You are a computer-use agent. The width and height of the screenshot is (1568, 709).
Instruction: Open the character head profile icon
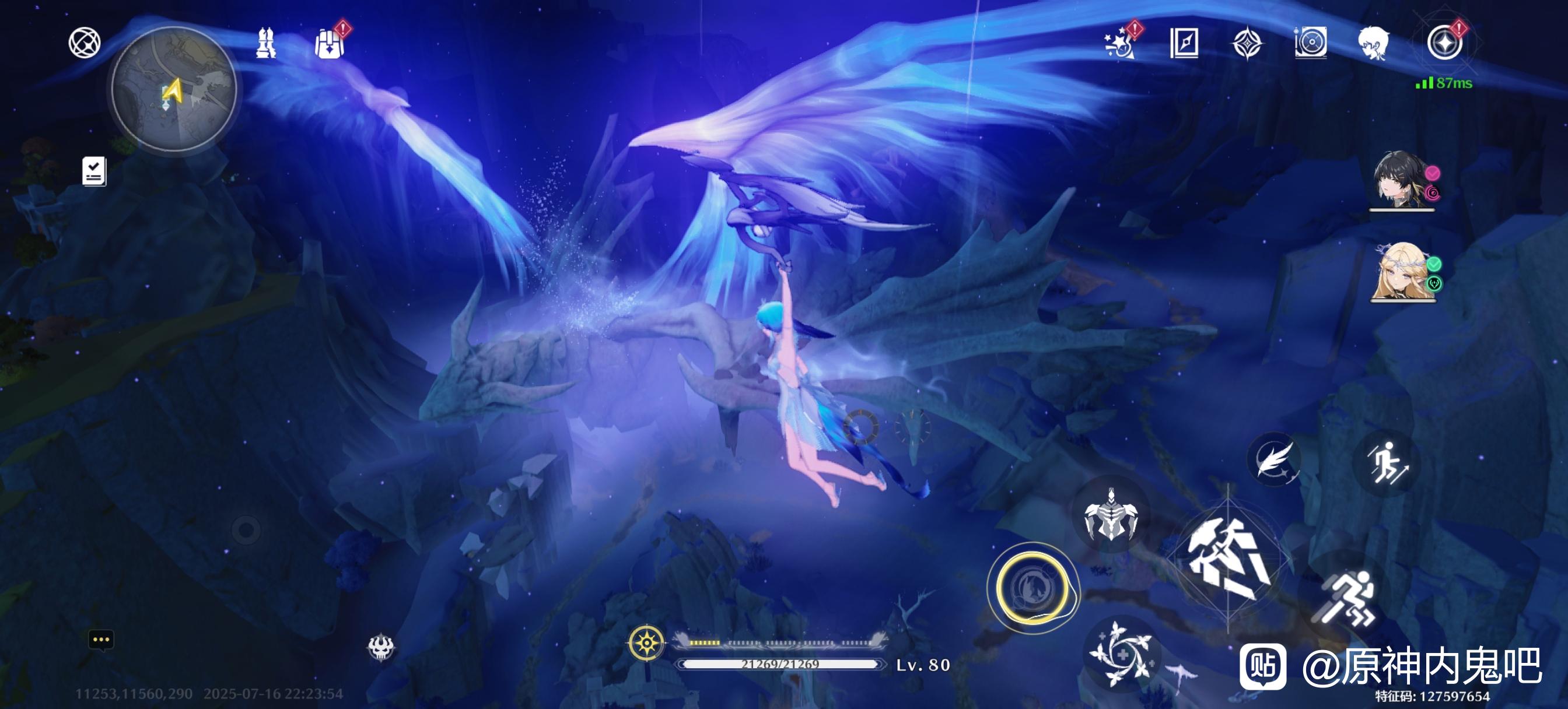(1373, 43)
